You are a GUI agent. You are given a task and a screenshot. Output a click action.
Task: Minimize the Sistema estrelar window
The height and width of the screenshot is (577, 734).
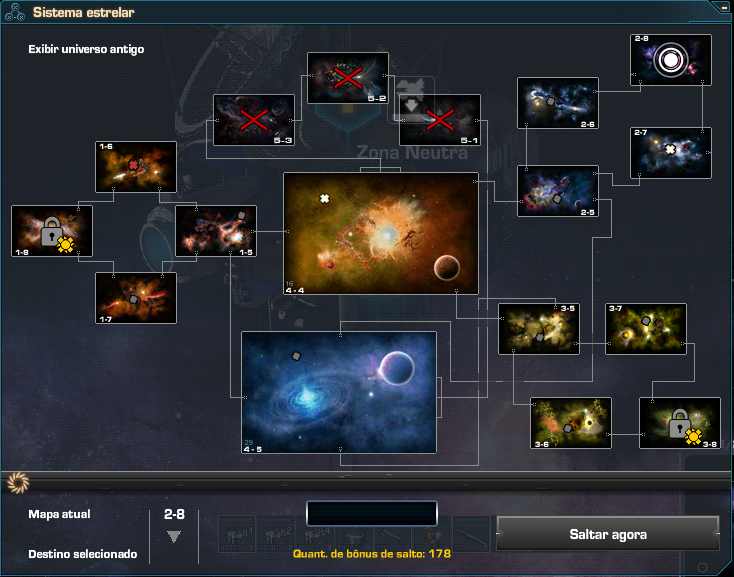click(723, 7)
